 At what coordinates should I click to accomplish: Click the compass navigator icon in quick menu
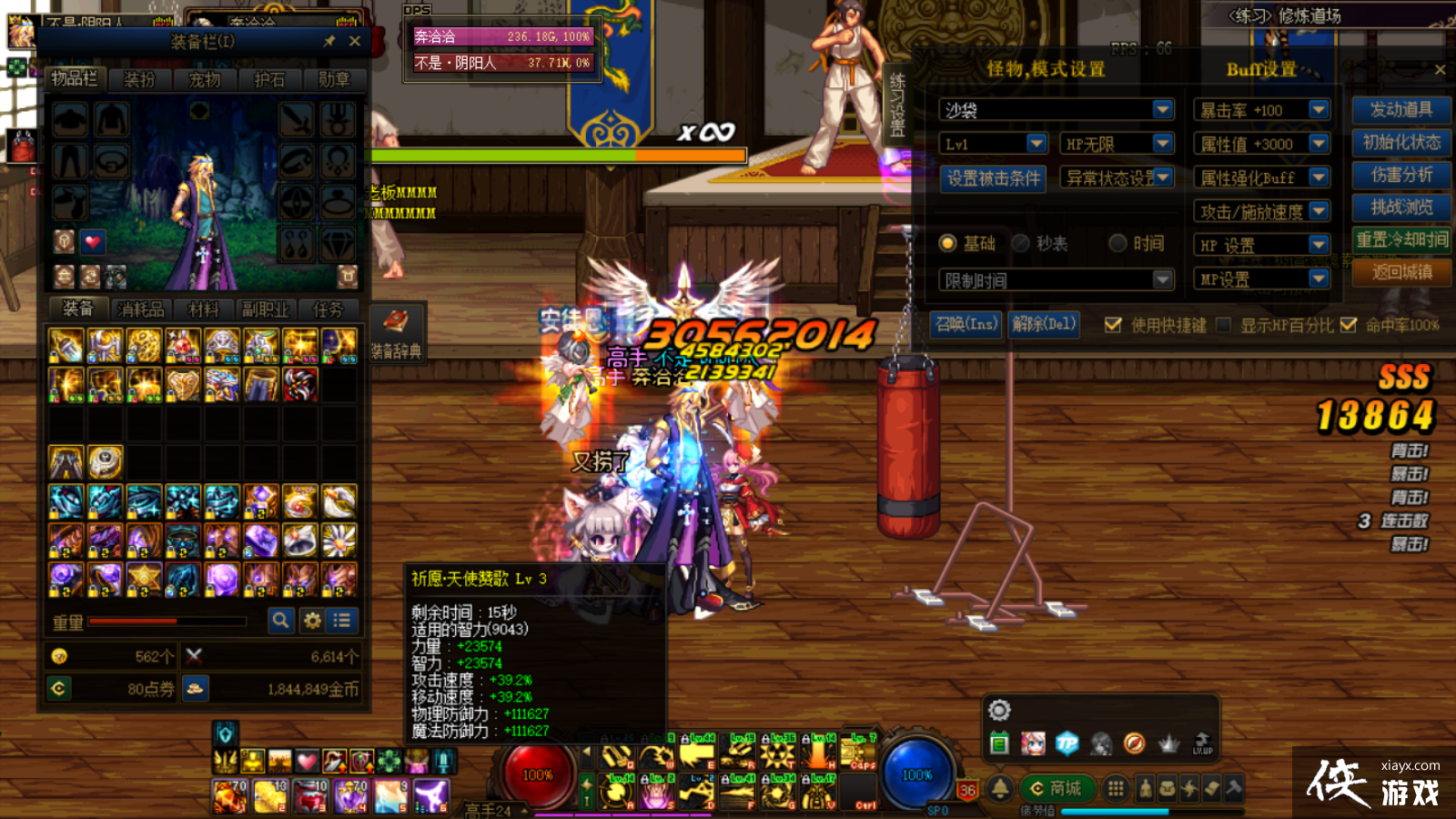1133,743
